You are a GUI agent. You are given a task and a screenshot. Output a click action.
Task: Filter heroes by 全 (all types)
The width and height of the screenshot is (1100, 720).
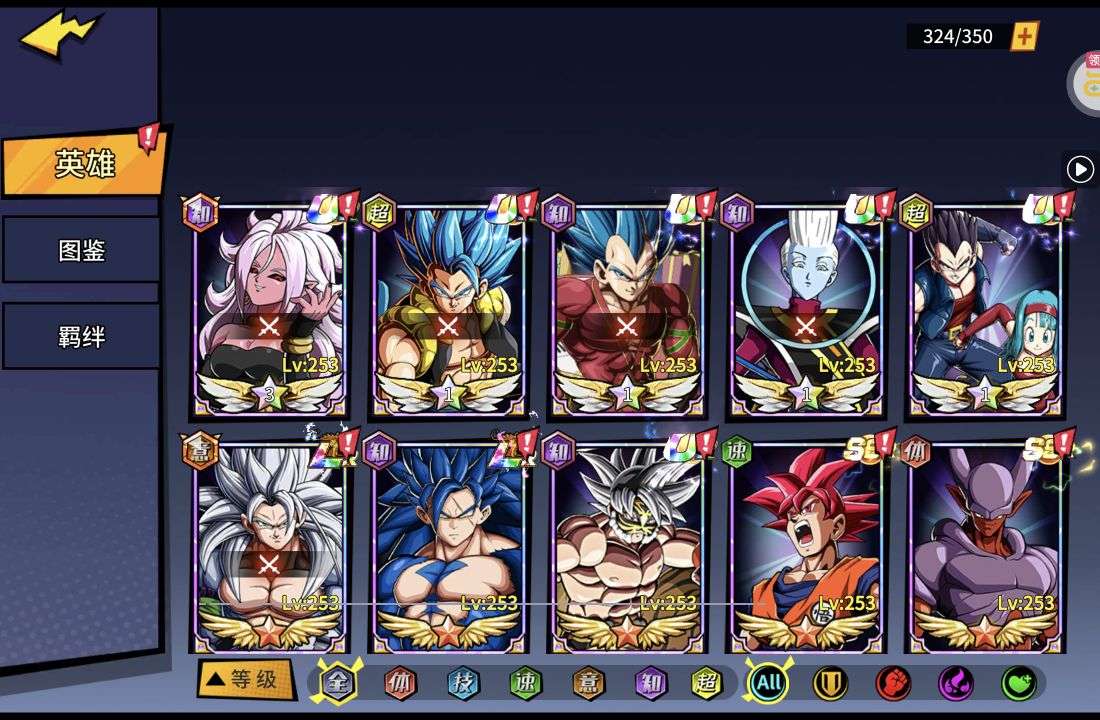pos(338,683)
